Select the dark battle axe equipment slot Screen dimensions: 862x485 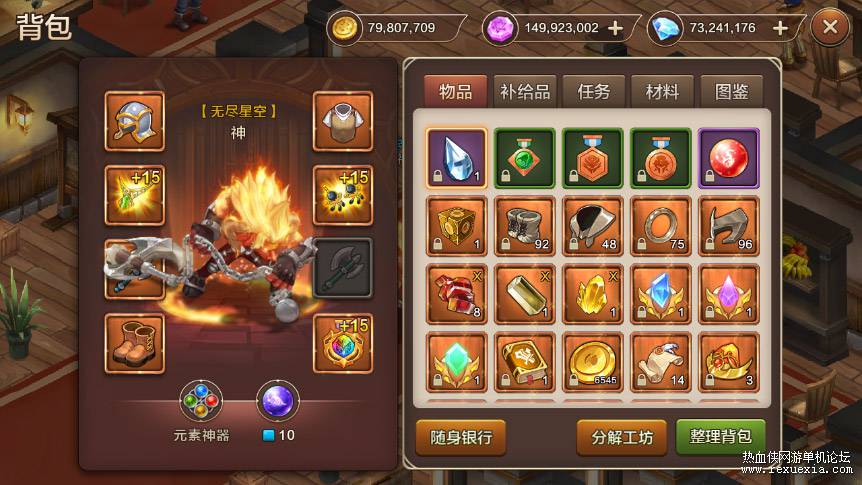coord(343,268)
